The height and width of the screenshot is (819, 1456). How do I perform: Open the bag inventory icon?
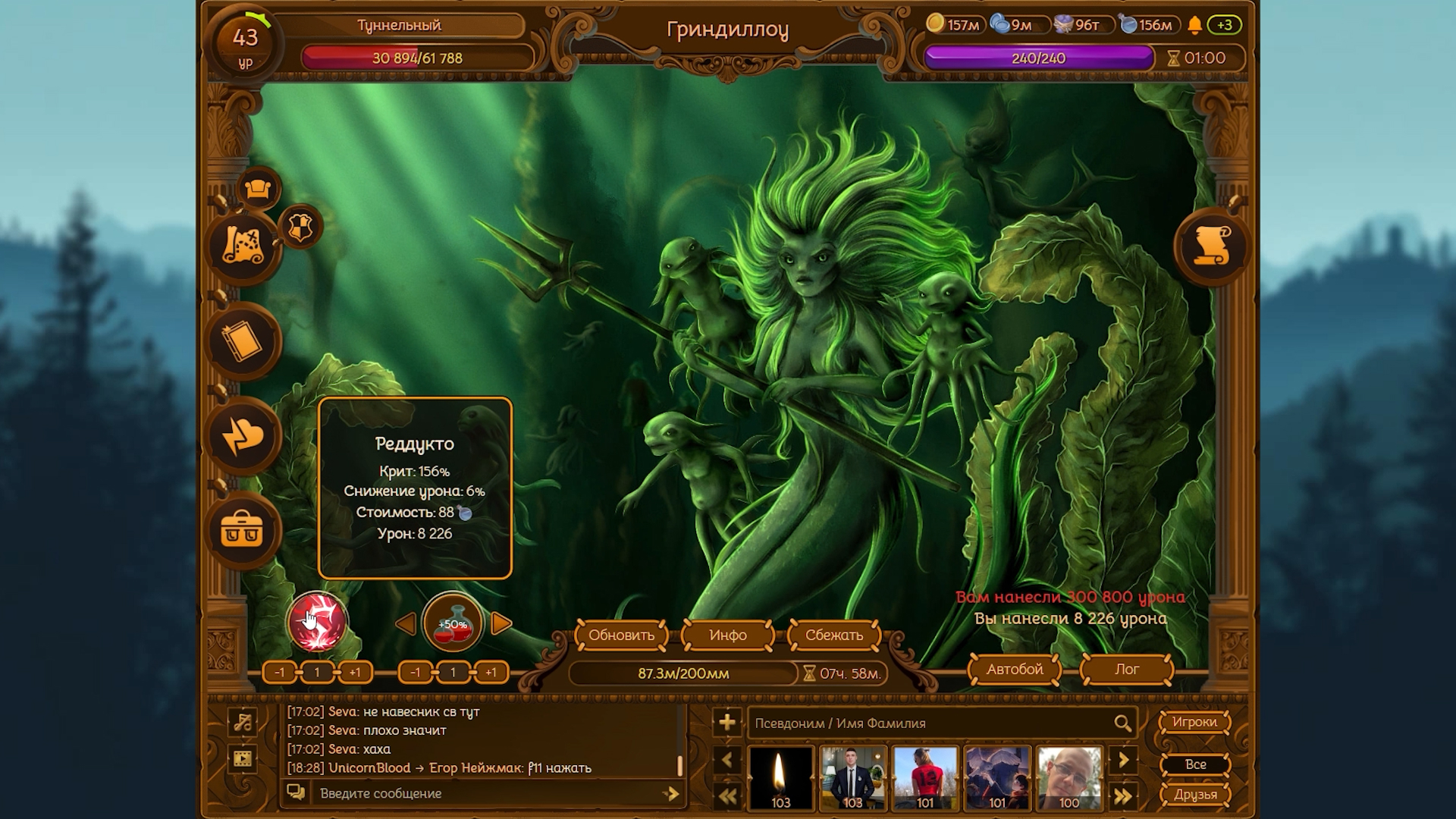[243, 530]
